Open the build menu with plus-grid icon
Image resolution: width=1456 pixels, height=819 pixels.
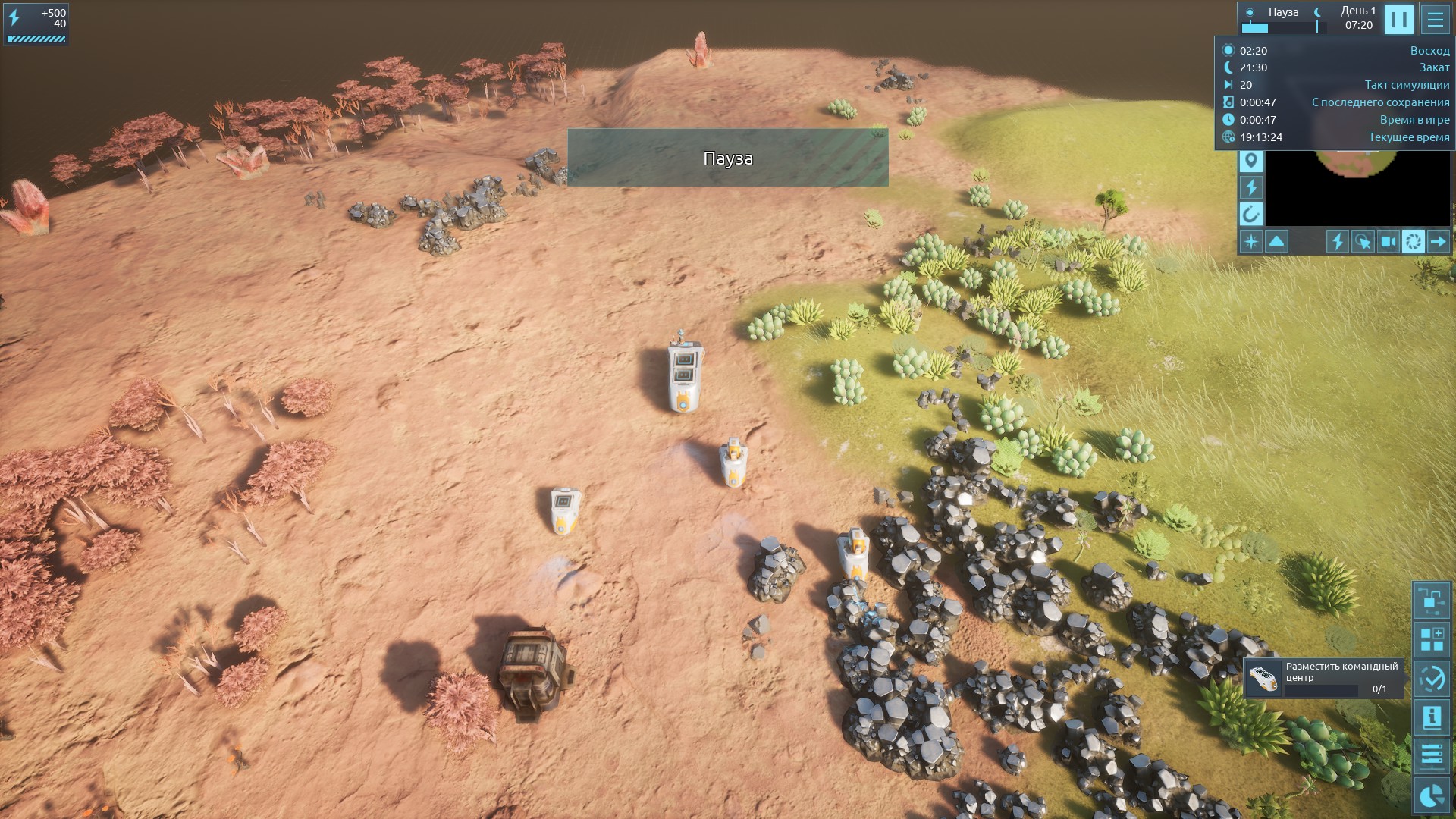point(1432,639)
